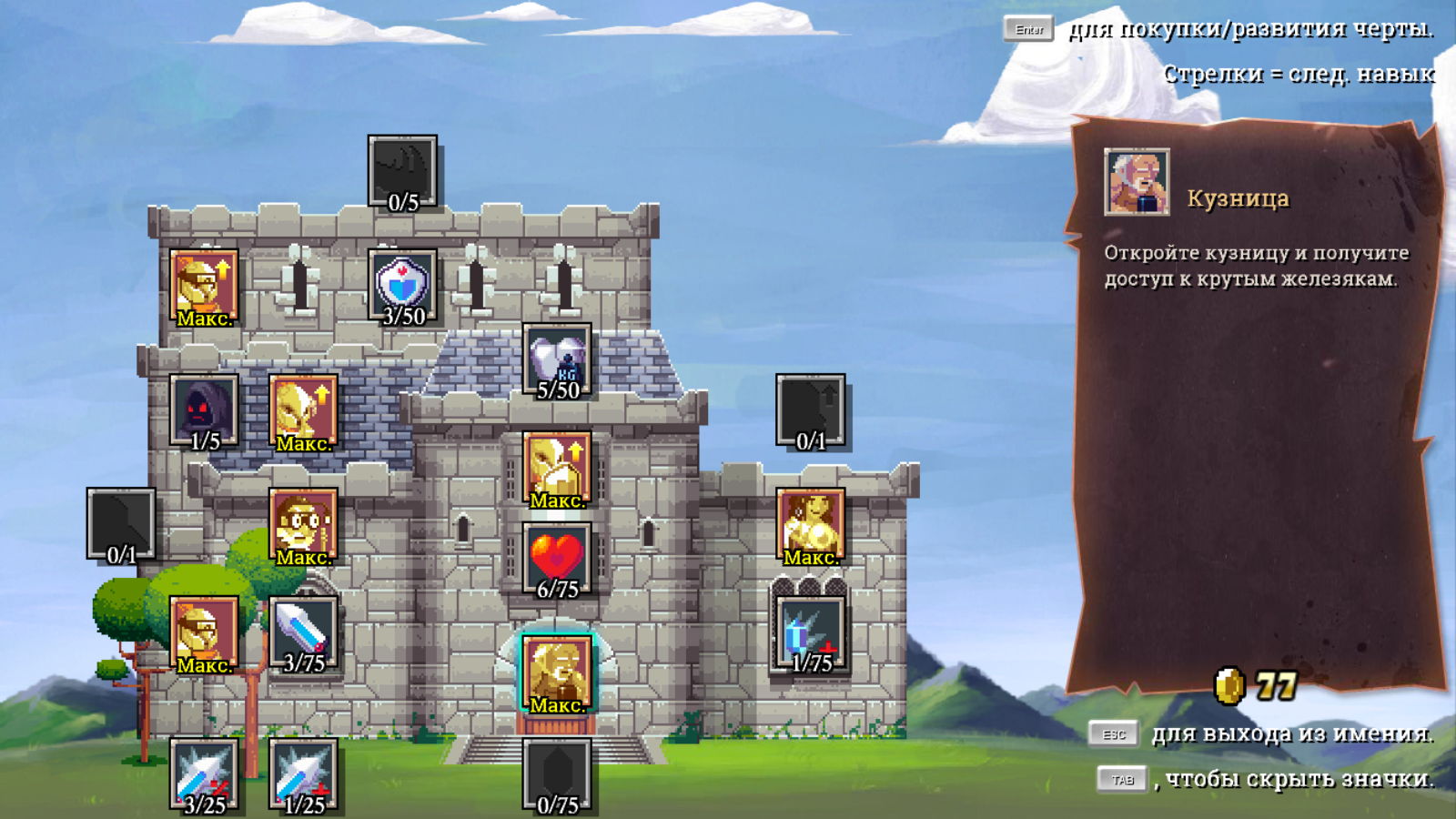Select the crystal sword skill 1/75

click(x=810, y=632)
